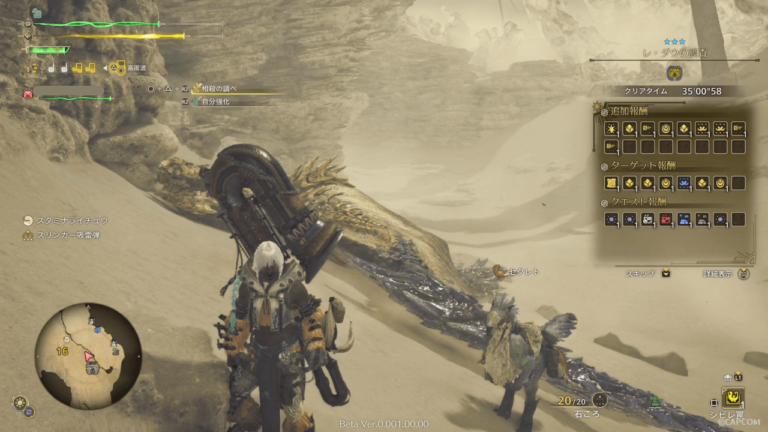Select the スリンガー吸雷弾 pickup entry
Screen dimensions: 768x432
[x=66, y=235]
